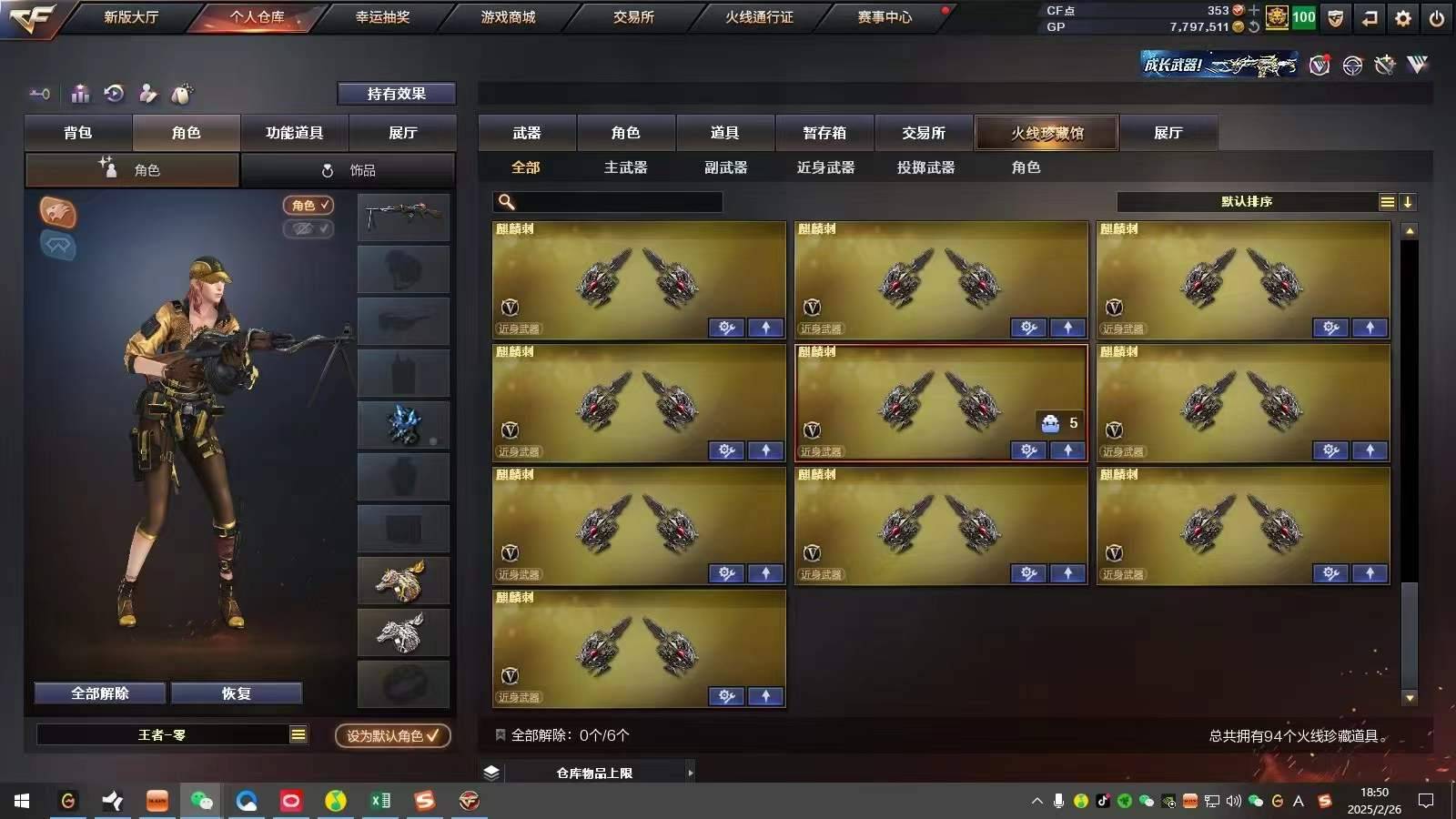This screenshot has width=1456, height=819.
Task: Click the key icon in the warehouse toolbar
Action: pos(38,94)
